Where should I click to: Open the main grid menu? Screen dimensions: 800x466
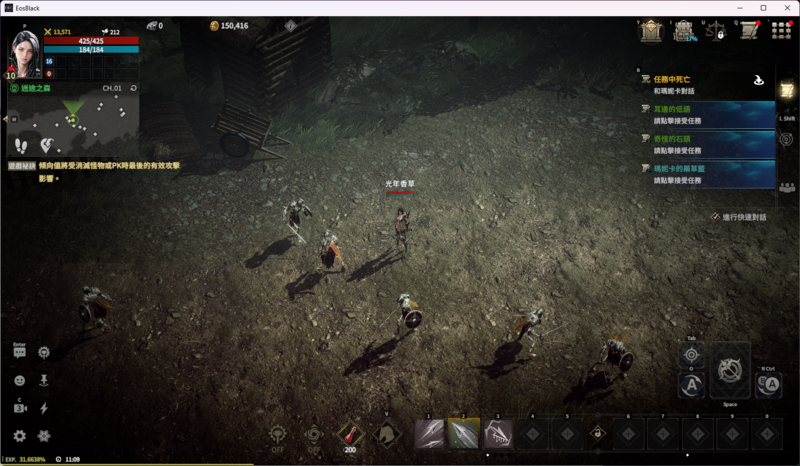pyautogui.click(x=781, y=32)
